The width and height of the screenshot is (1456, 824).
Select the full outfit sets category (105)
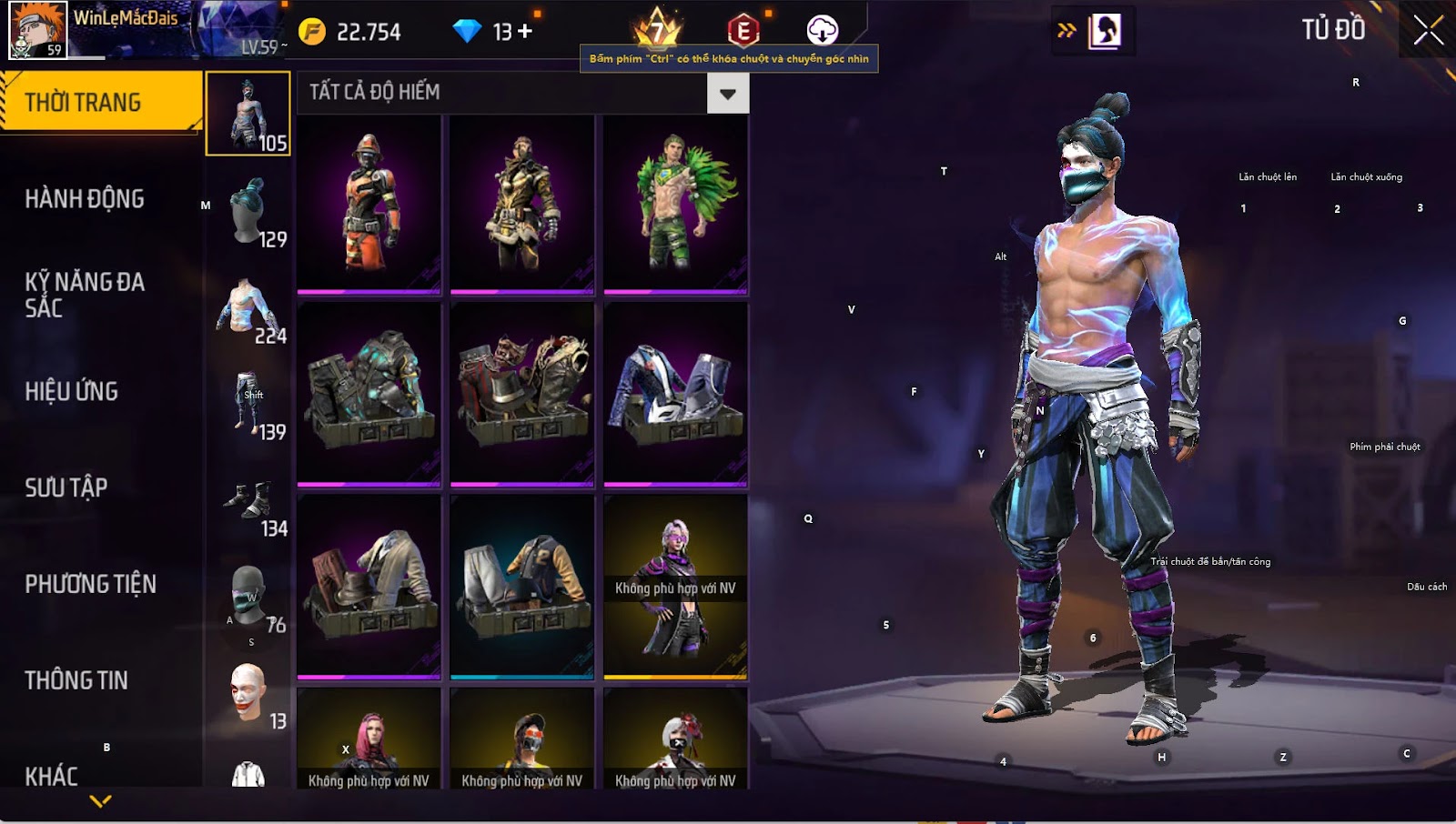[248, 115]
